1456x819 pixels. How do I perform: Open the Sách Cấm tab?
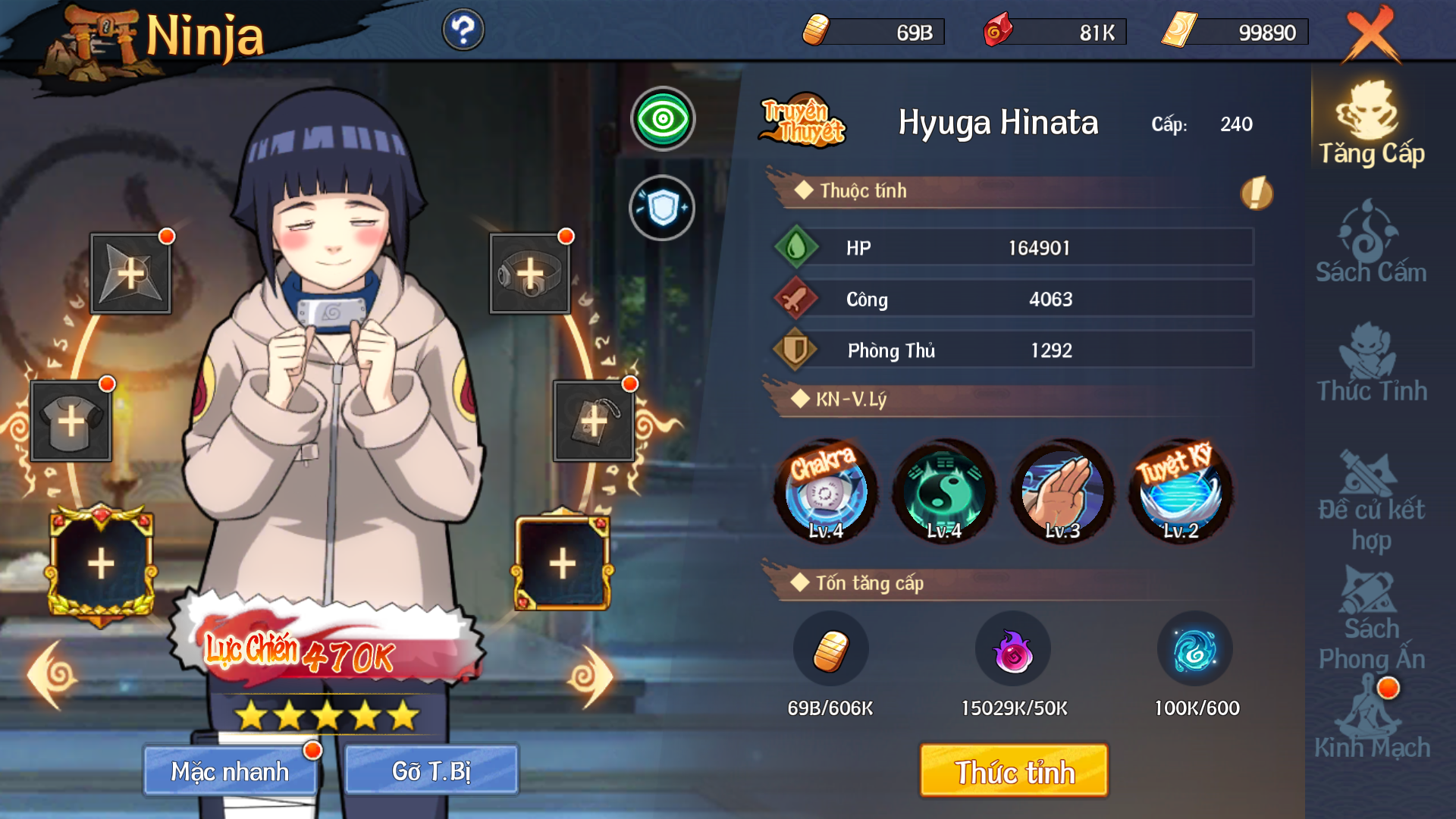(1371, 243)
